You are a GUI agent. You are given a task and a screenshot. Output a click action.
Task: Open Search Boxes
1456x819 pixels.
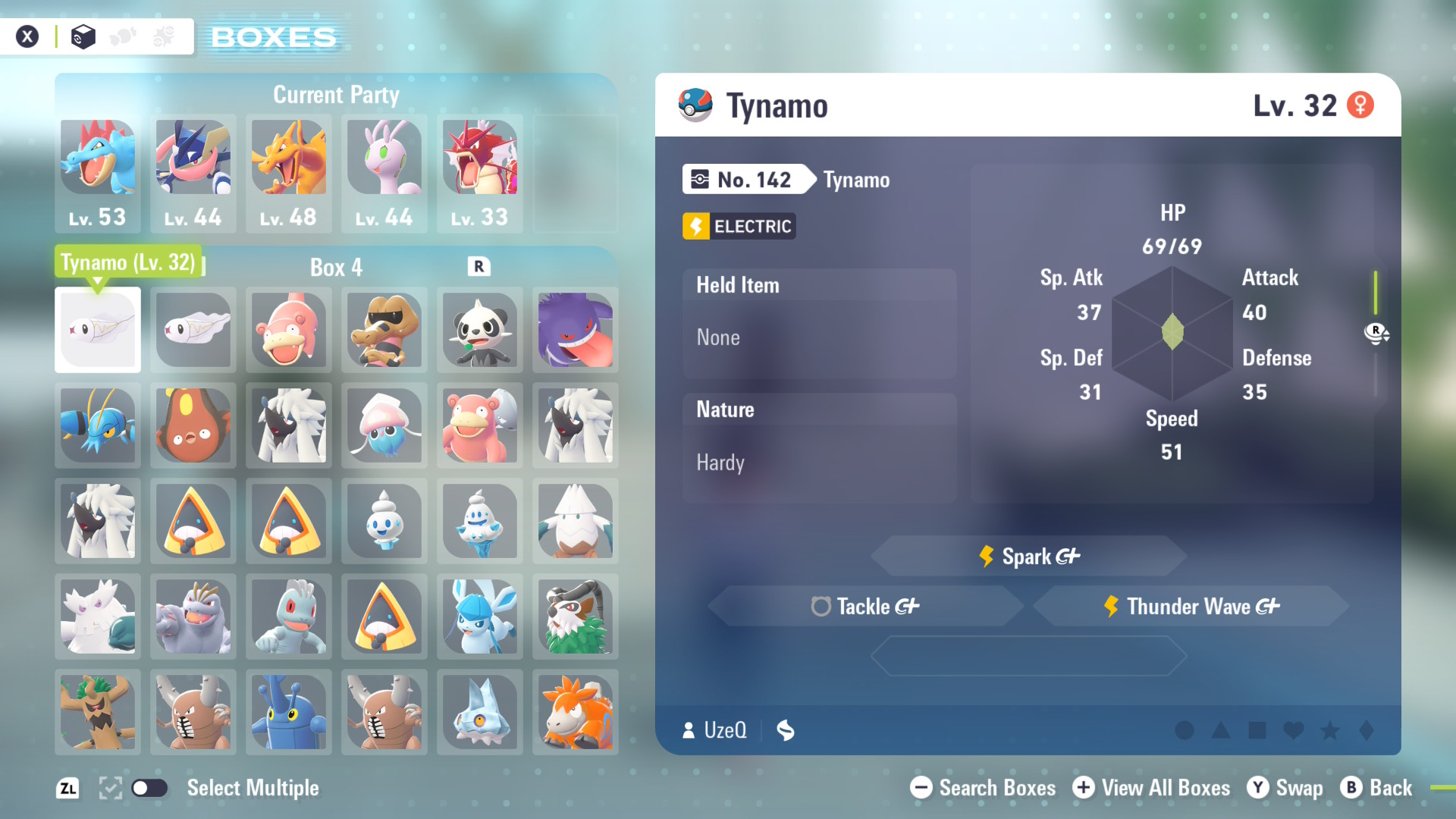click(x=983, y=788)
